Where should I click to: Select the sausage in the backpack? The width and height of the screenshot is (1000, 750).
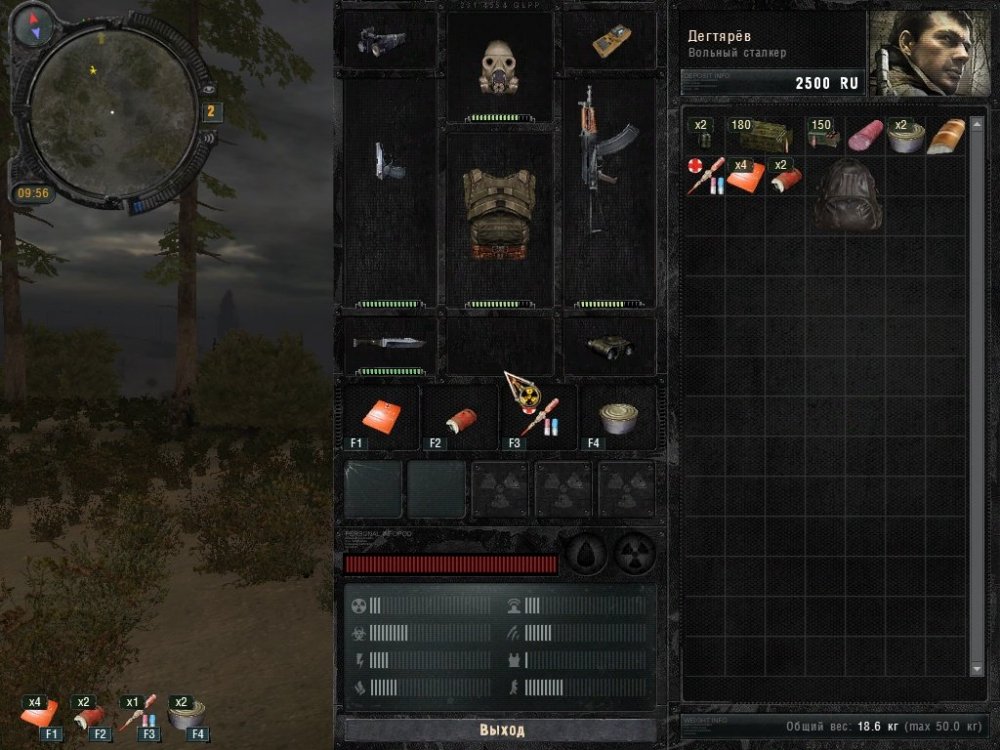click(x=864, y=136)
